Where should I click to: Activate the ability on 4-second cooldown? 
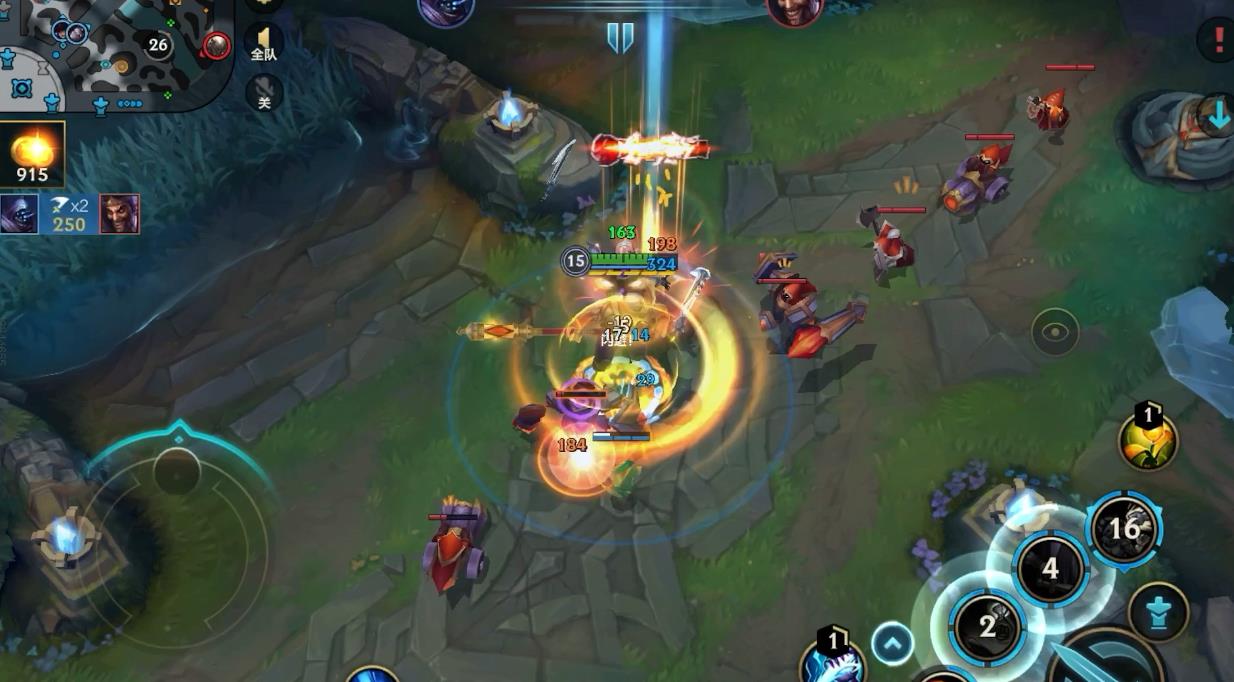click(1050, 569)
